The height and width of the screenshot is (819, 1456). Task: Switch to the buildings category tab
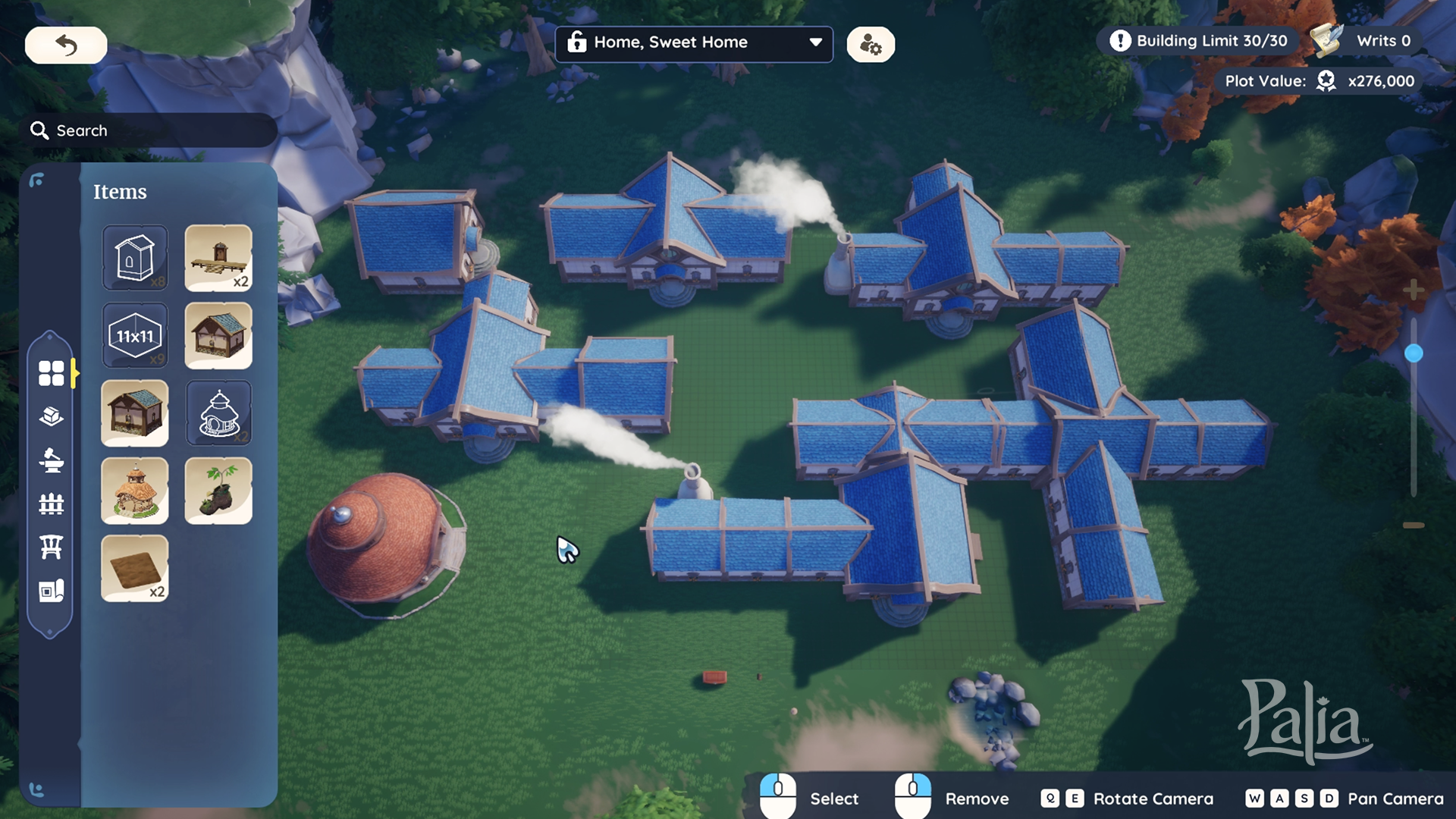(x=51, y=416)
